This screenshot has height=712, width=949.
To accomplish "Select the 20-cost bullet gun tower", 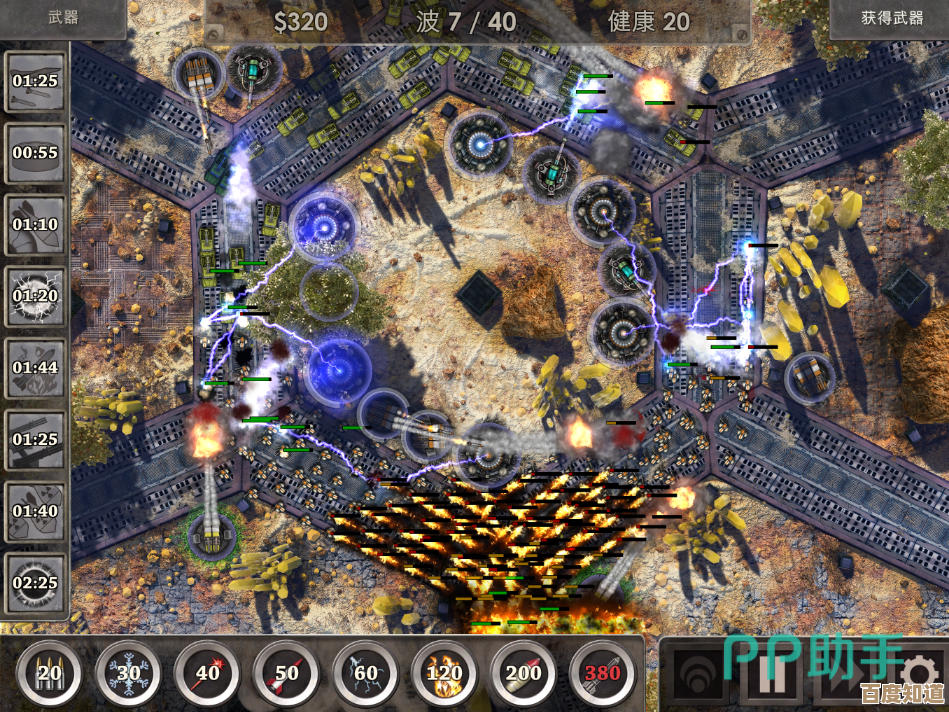I will click(x=49, y=673).
